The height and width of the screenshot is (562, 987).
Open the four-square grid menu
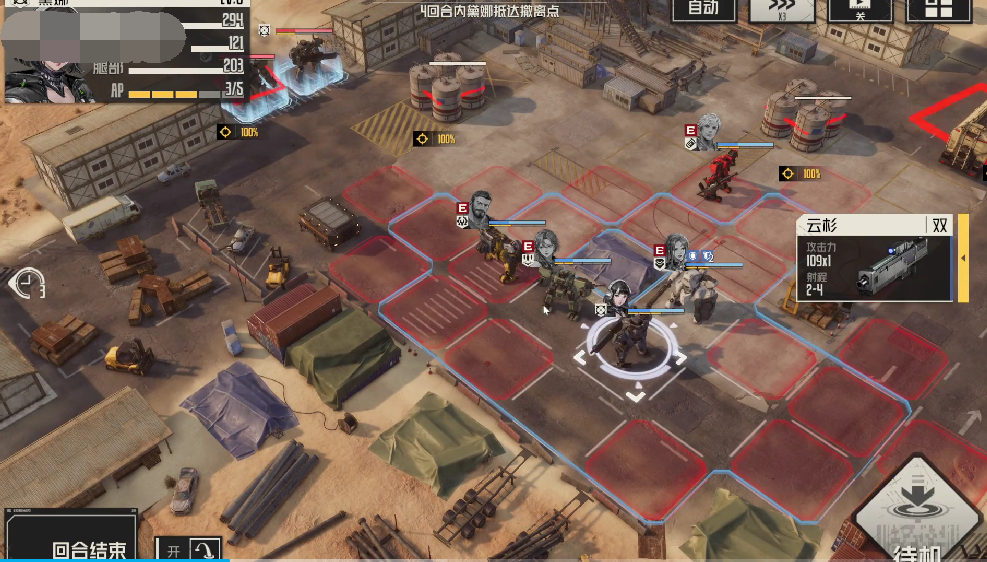point(937,10)
